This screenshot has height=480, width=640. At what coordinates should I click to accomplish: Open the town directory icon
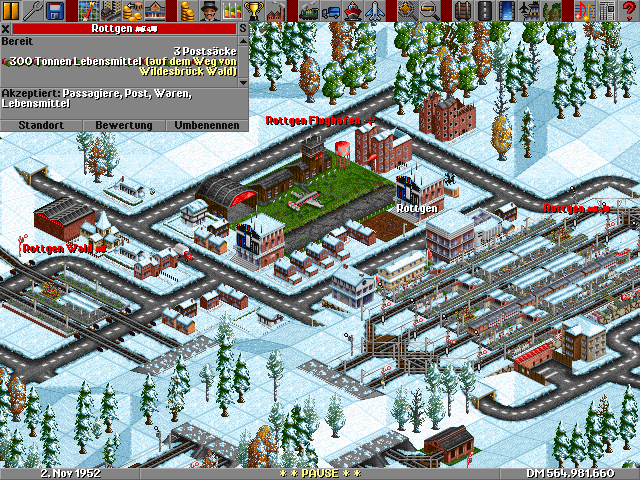[109, 11]
